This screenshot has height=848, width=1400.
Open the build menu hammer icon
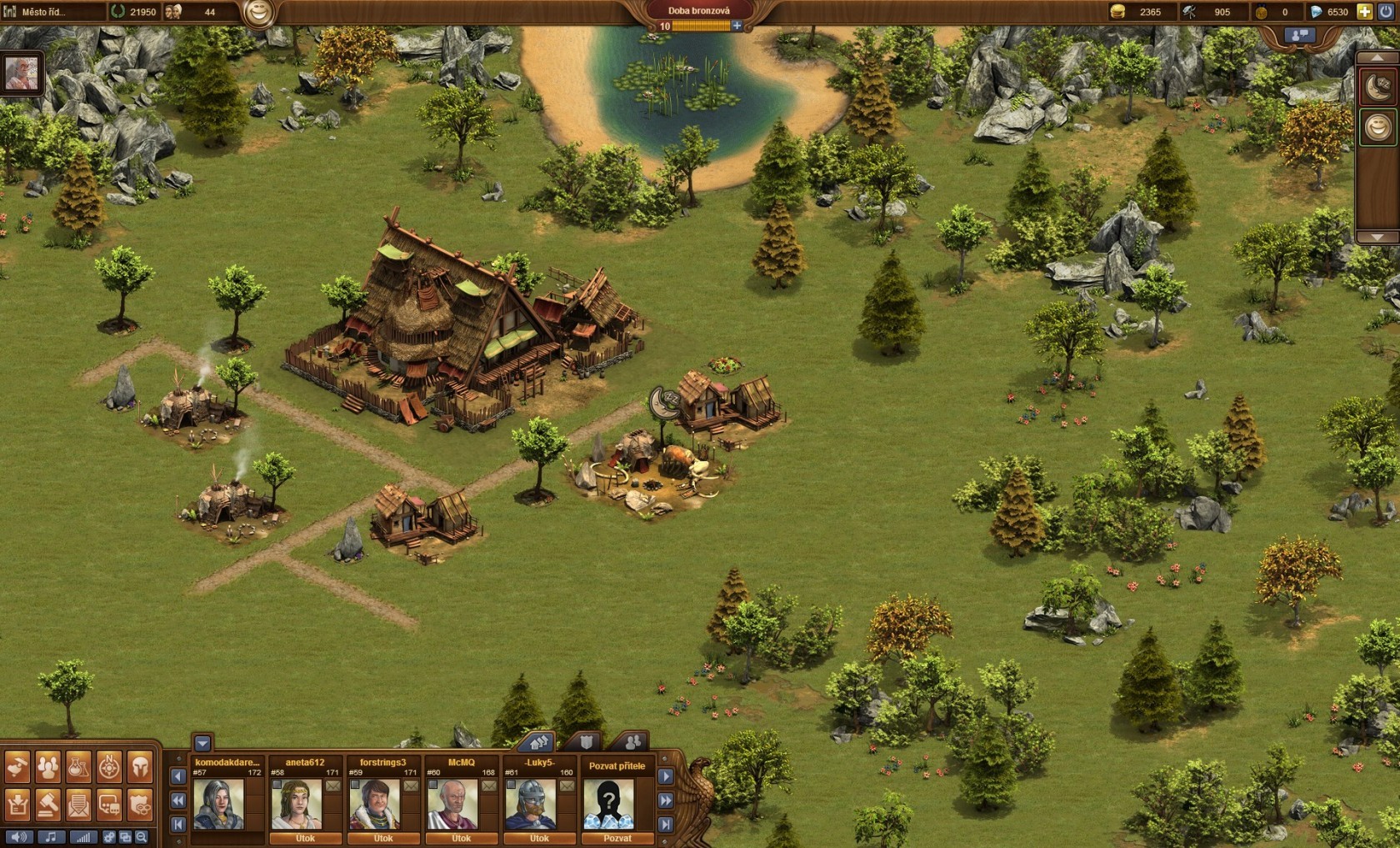(x=17, y=767)
